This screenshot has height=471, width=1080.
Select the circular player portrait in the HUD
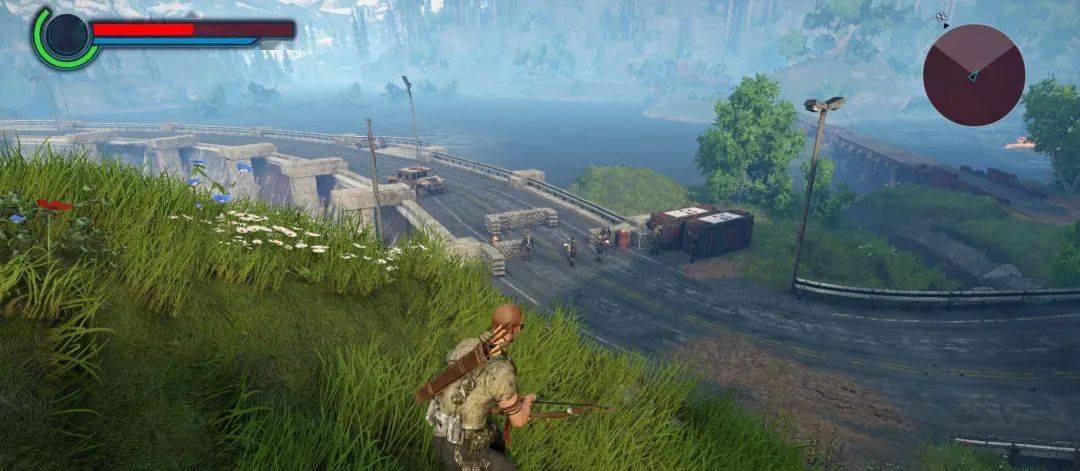click(x=66, y=36)
